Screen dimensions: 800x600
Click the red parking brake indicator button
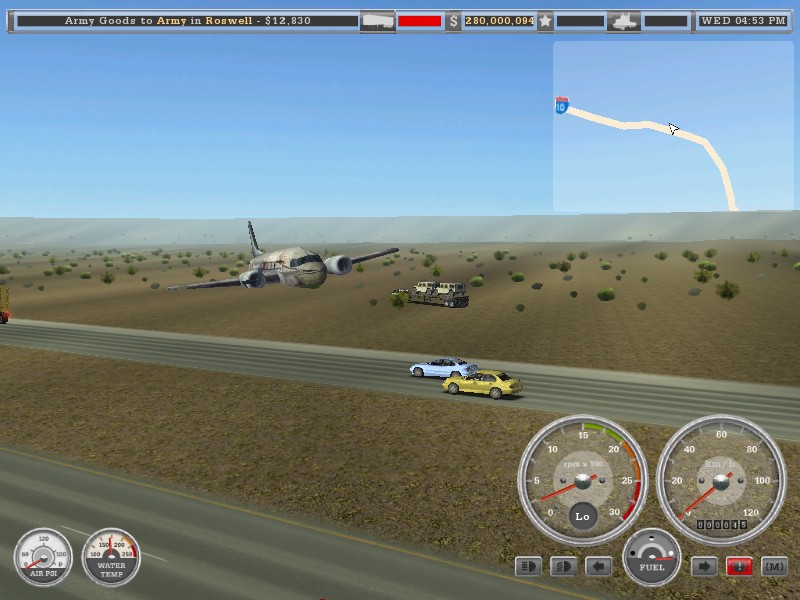click(x=740, y=567)
